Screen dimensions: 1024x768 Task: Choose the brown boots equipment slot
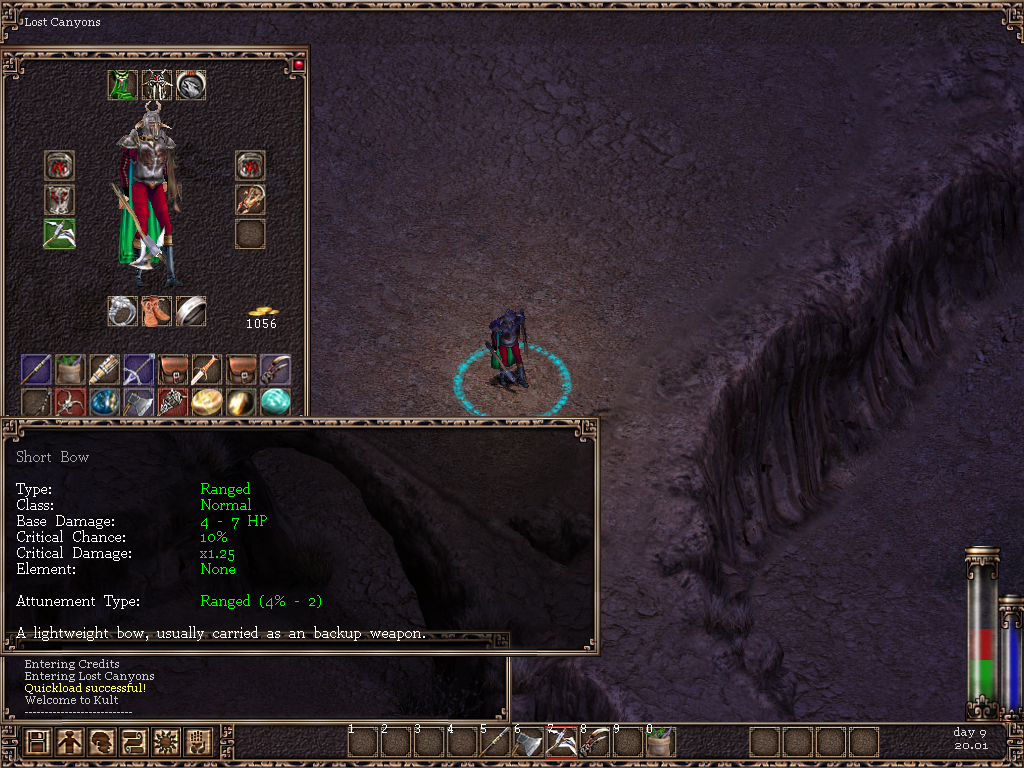157,311
